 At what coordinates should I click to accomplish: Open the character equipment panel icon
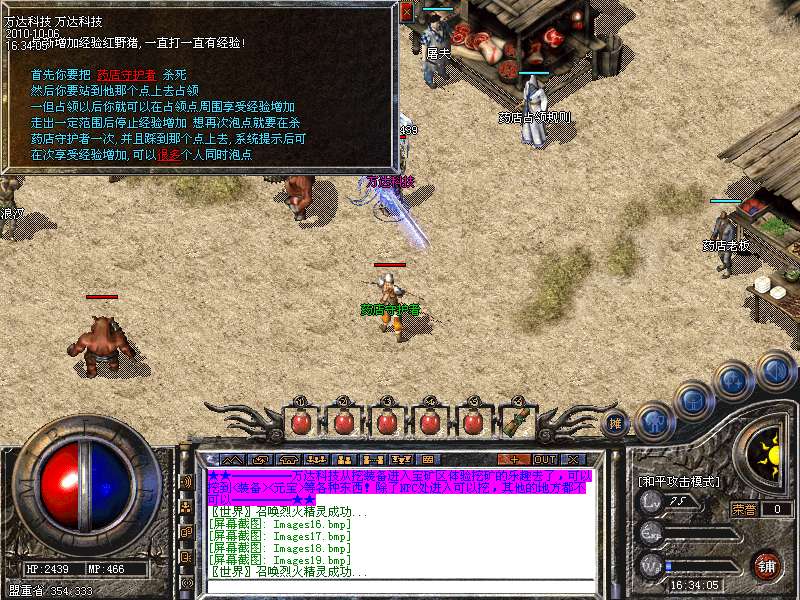(653, 420)
